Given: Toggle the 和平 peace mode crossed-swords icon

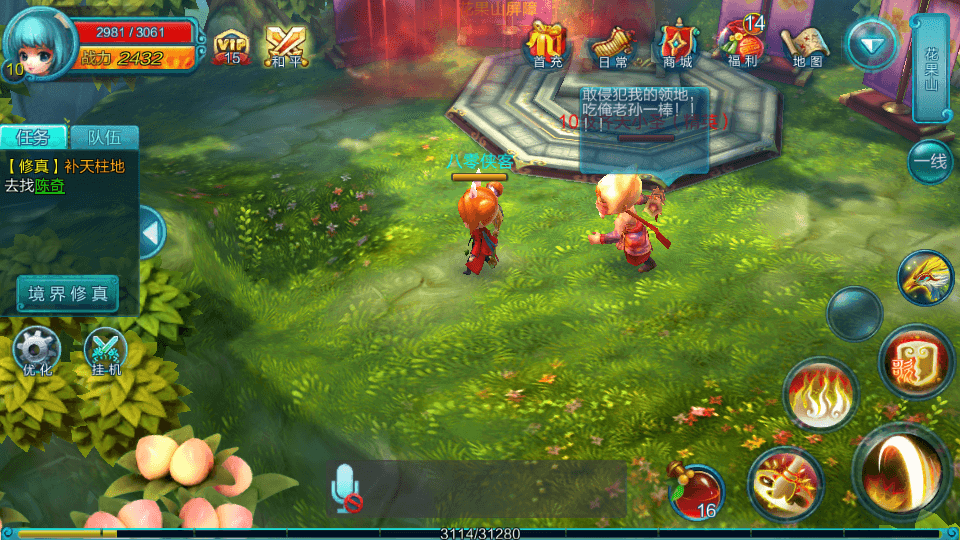Looking at the screenshot, I should [x=285, y=45].
